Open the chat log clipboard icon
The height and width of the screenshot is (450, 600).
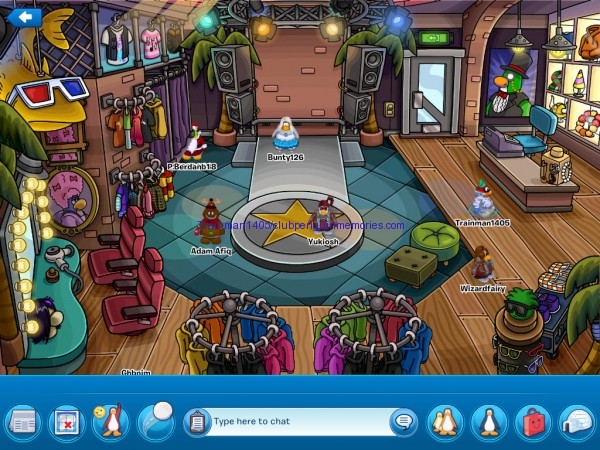click(x=197, y=421)
